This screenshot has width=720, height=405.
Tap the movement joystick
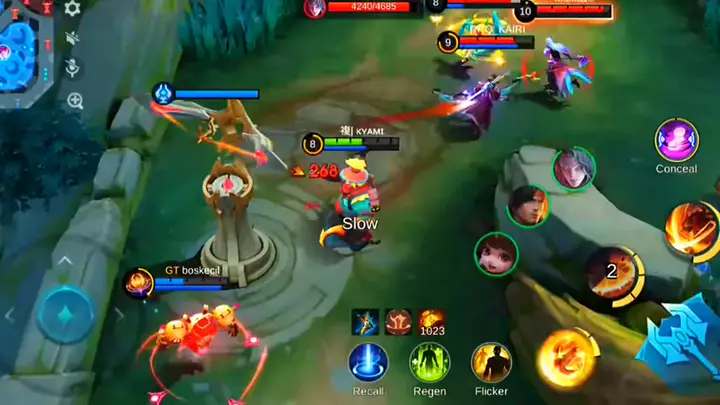tap(66, 315)
